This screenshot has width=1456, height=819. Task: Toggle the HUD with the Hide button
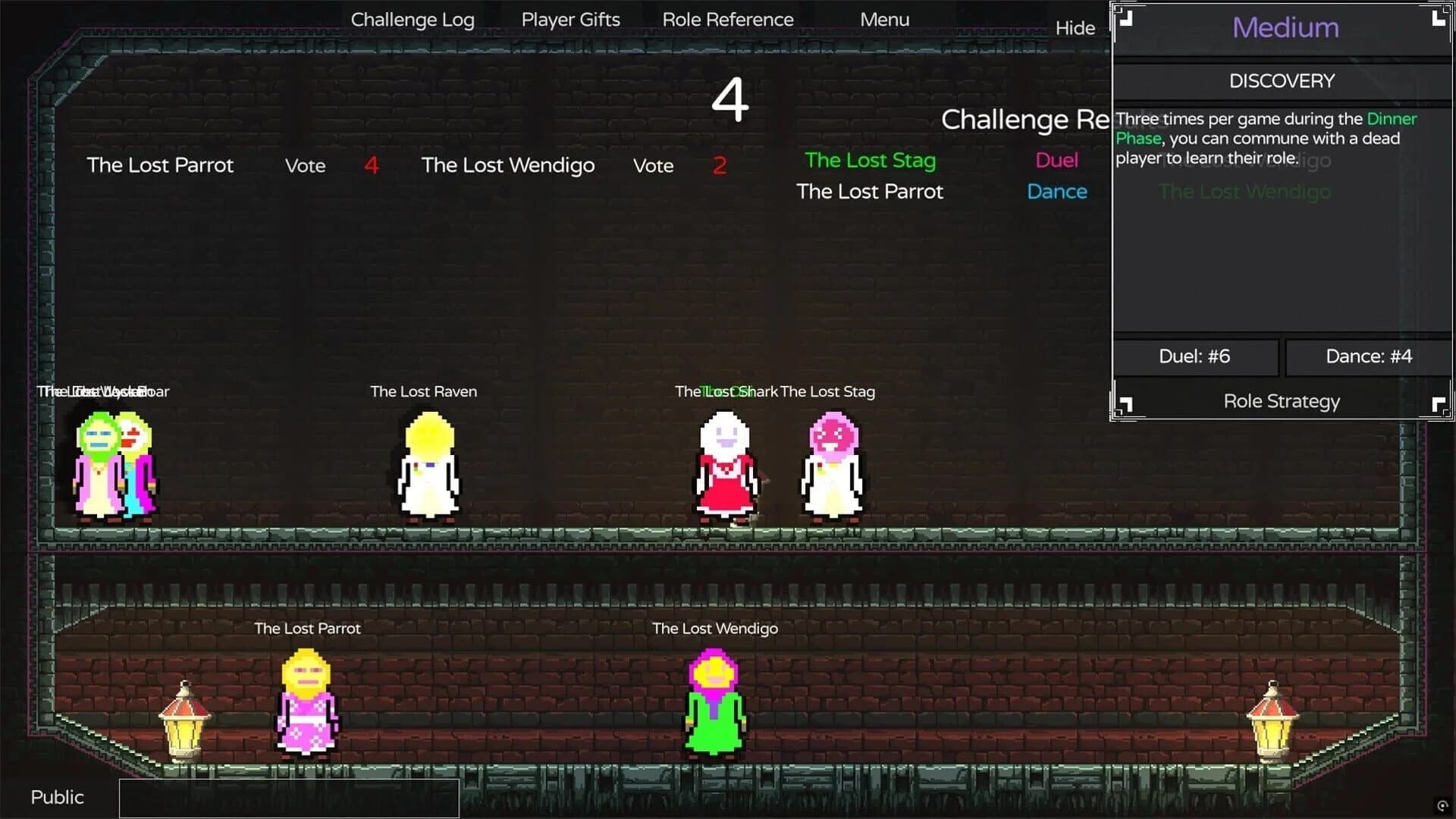click(1075, 28)
